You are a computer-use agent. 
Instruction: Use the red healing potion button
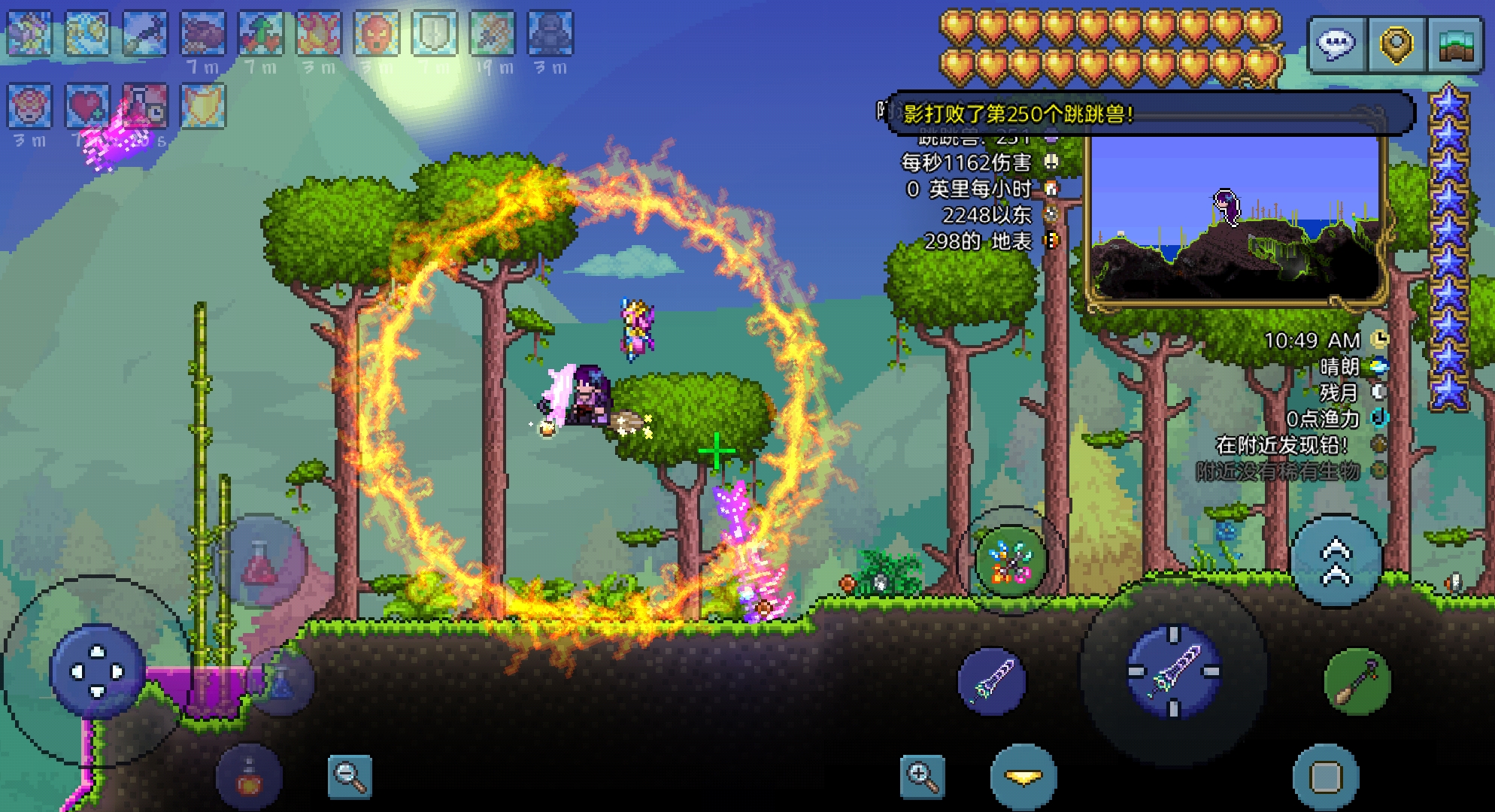[x=260, y=562]
